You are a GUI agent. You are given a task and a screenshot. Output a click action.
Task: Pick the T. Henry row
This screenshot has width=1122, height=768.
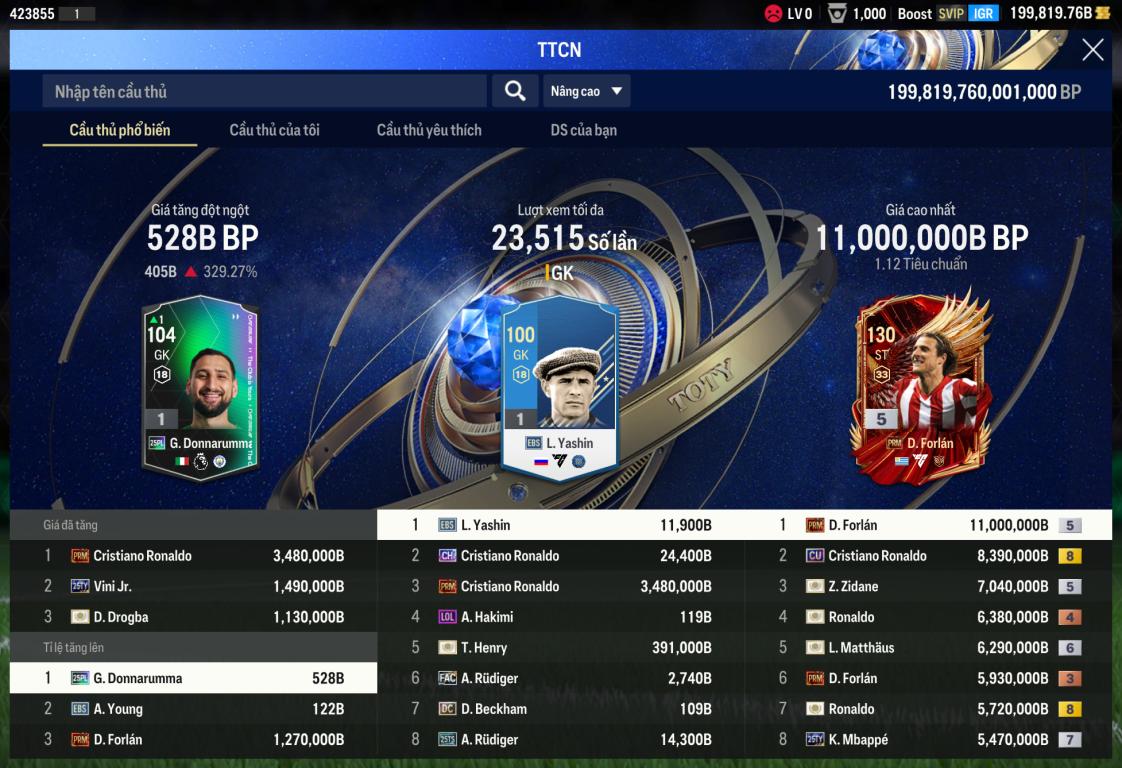560,648
